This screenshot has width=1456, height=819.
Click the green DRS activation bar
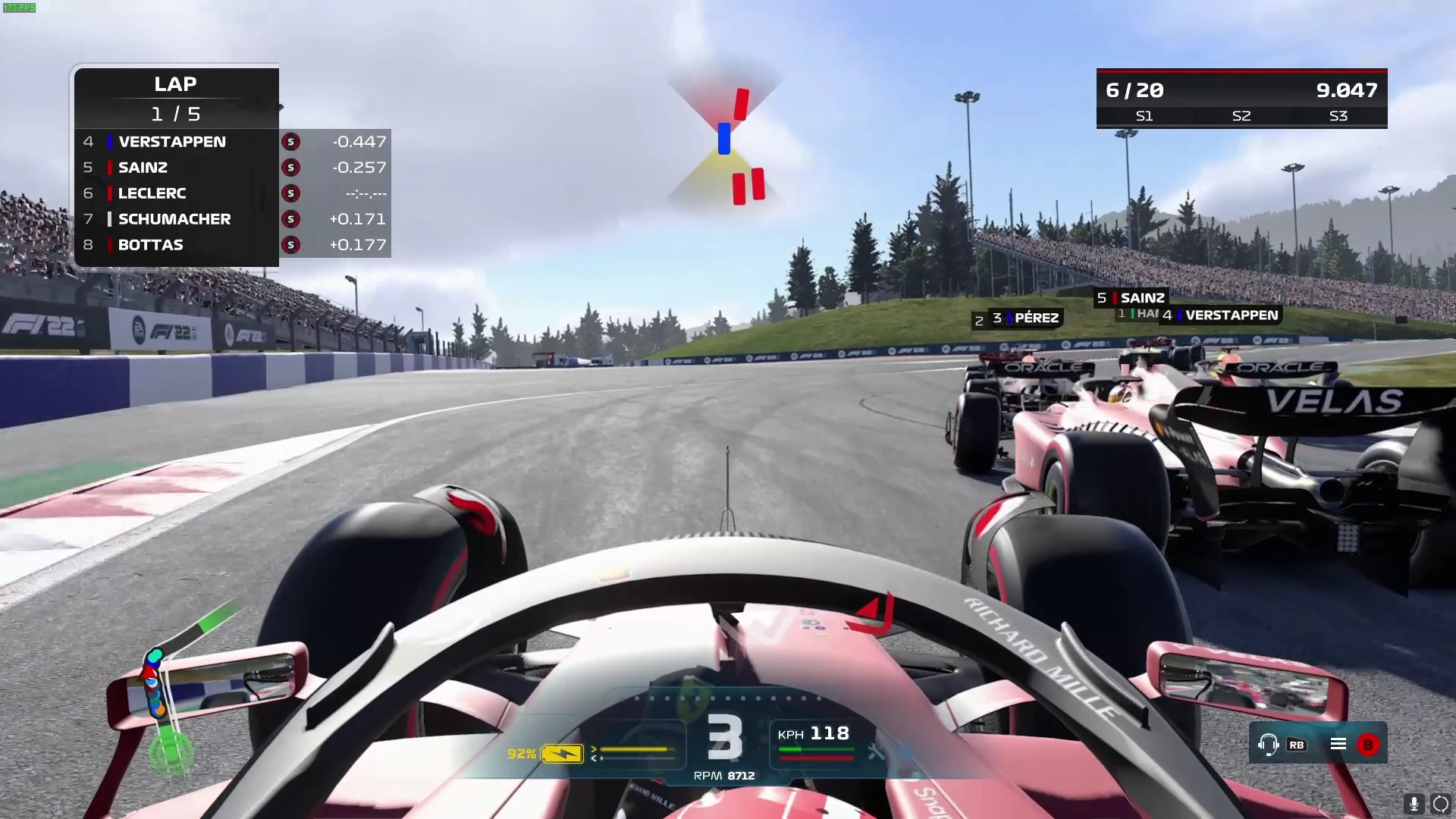point(817,749)
